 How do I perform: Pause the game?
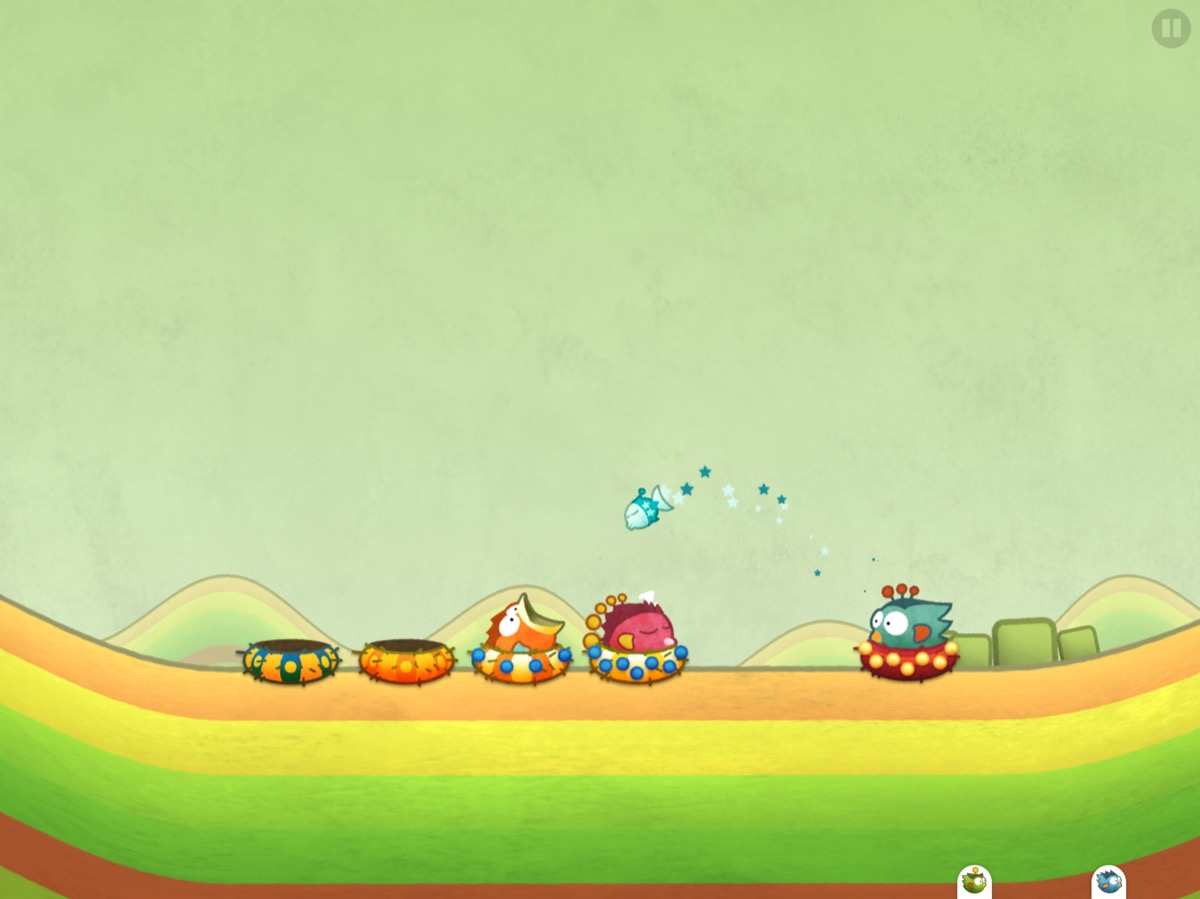click(1170, 28)
